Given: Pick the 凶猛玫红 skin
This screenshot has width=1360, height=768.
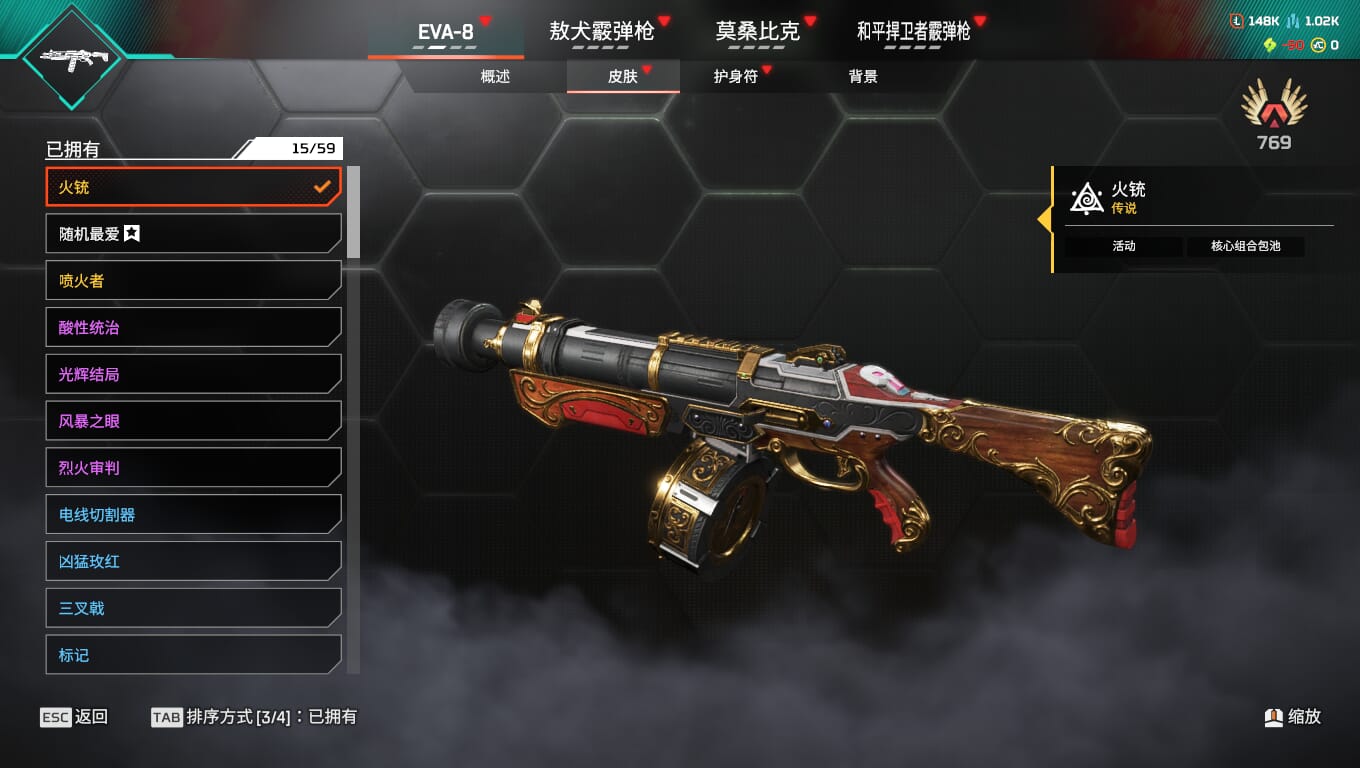Looking at the screenshot, I should [193, 561].
